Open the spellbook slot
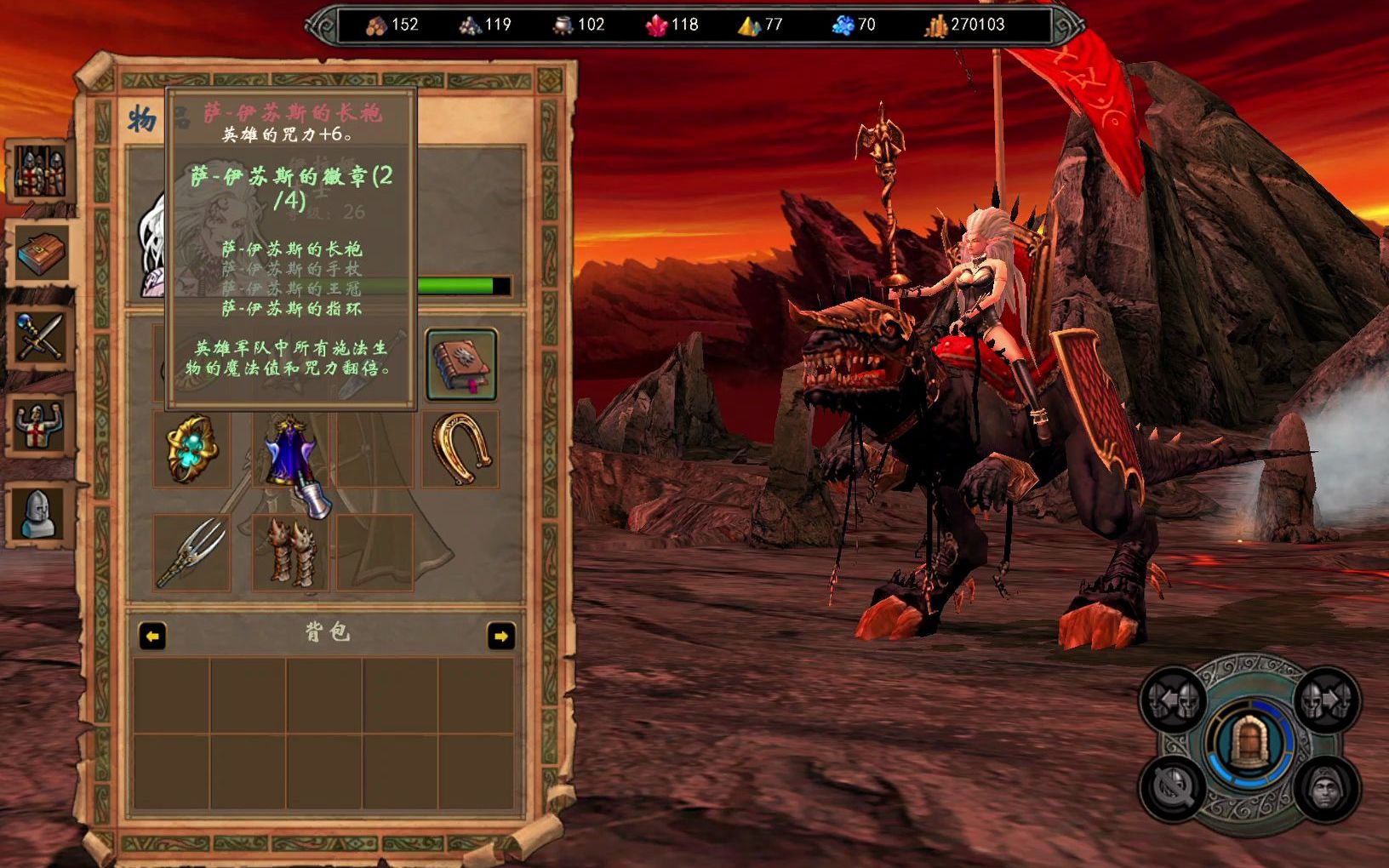 (x=460, y=365)
